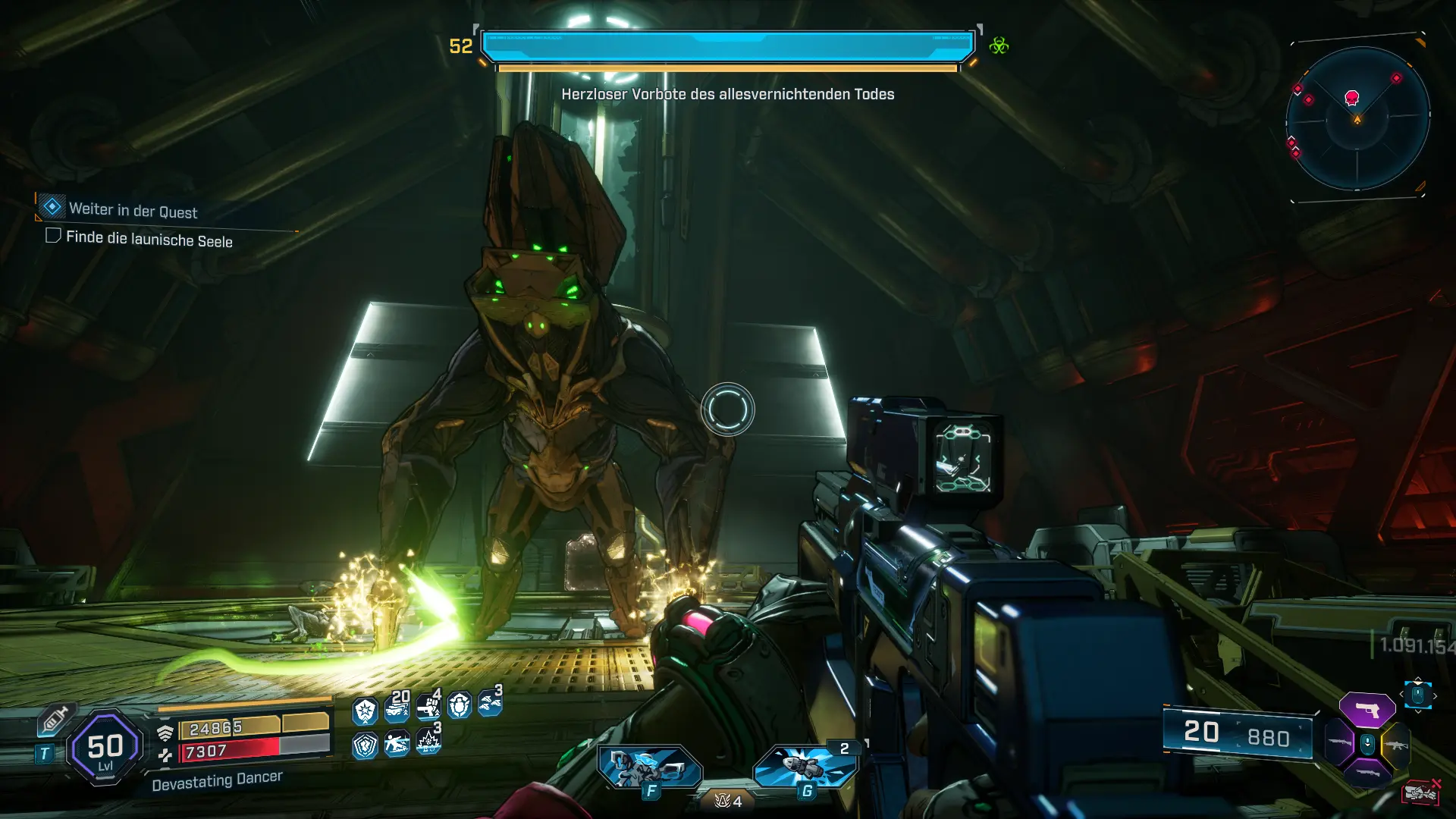Select the level 50 character badge

point(105,748)
